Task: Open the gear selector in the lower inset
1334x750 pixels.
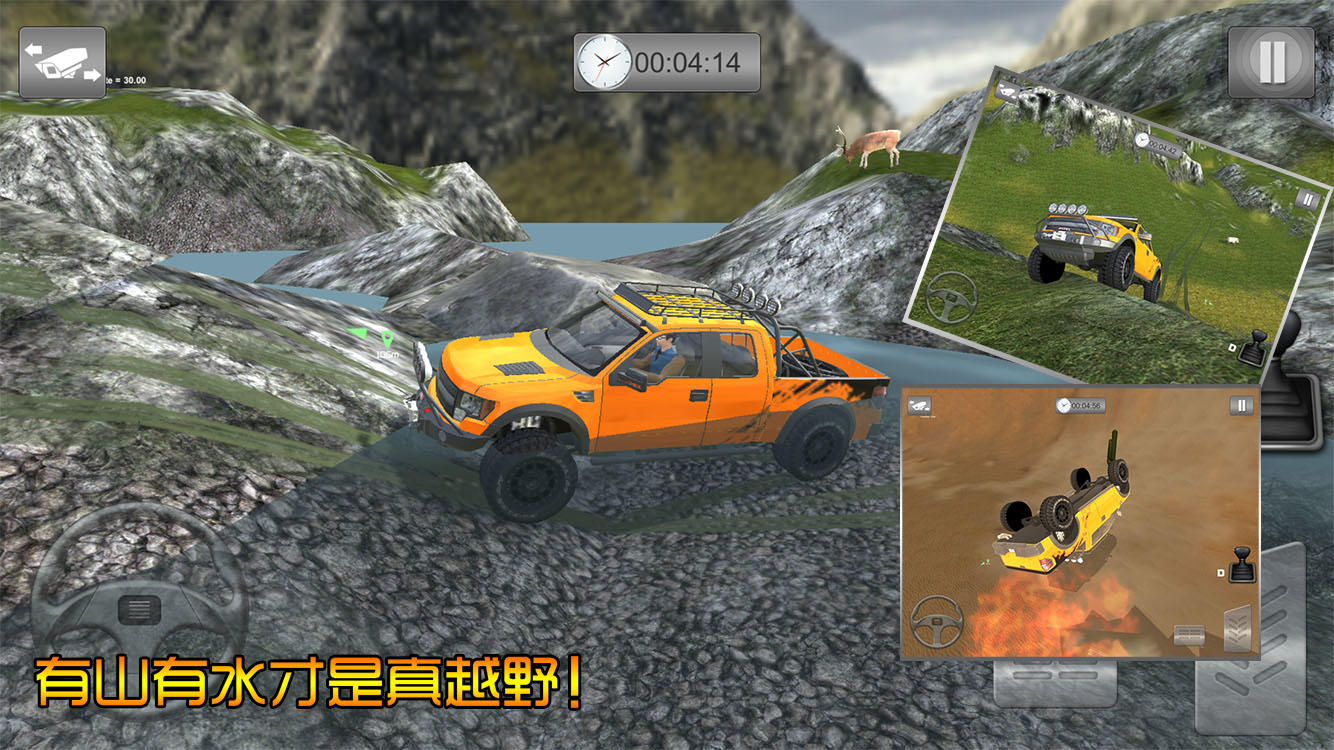Action: pos(1243,565)
